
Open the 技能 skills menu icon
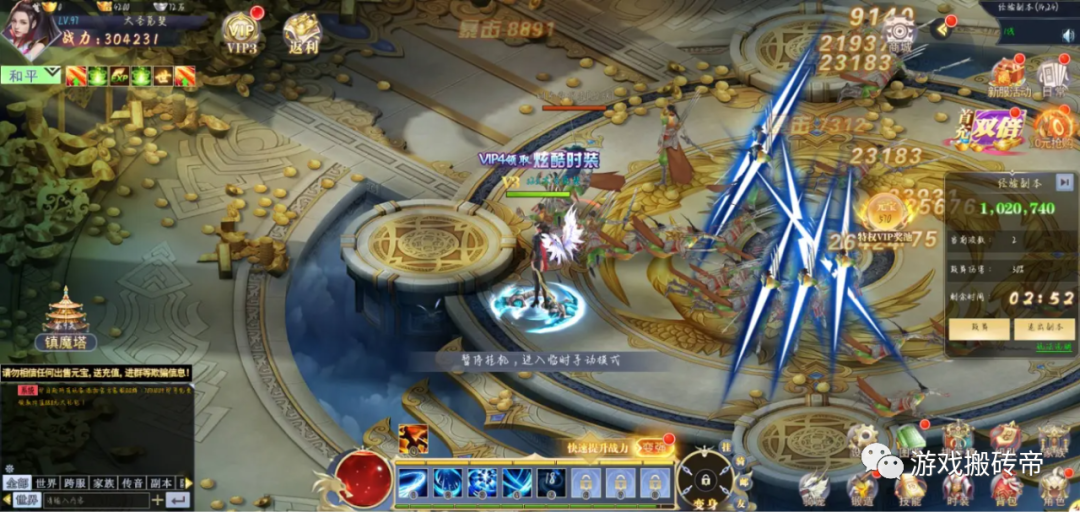click(x=908, y=487)
